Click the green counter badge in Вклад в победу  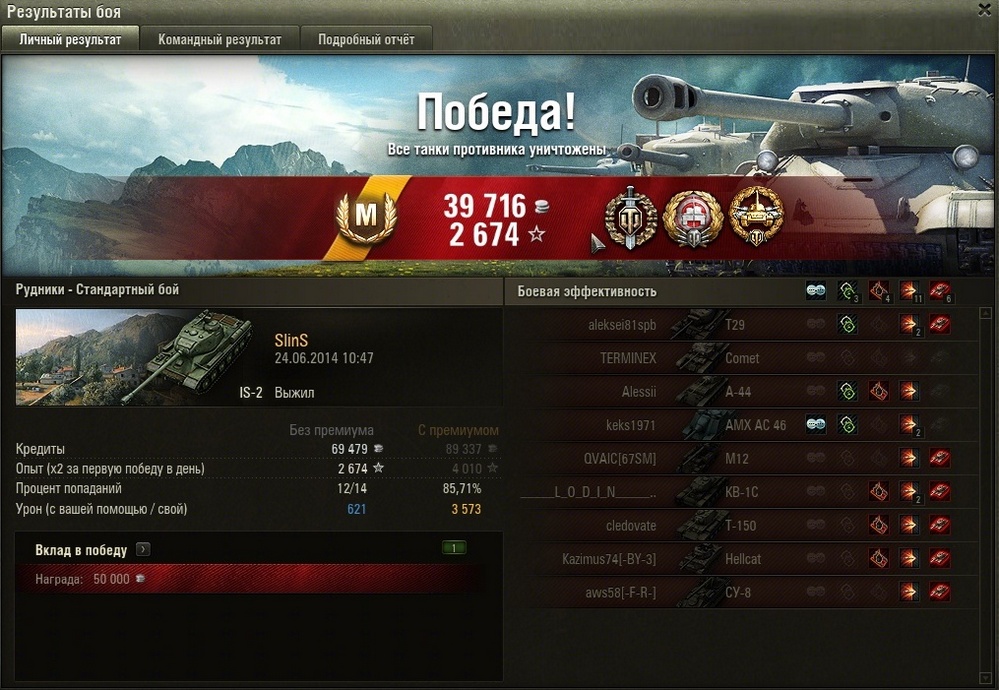pyautogui.click(x=454, y=548)
